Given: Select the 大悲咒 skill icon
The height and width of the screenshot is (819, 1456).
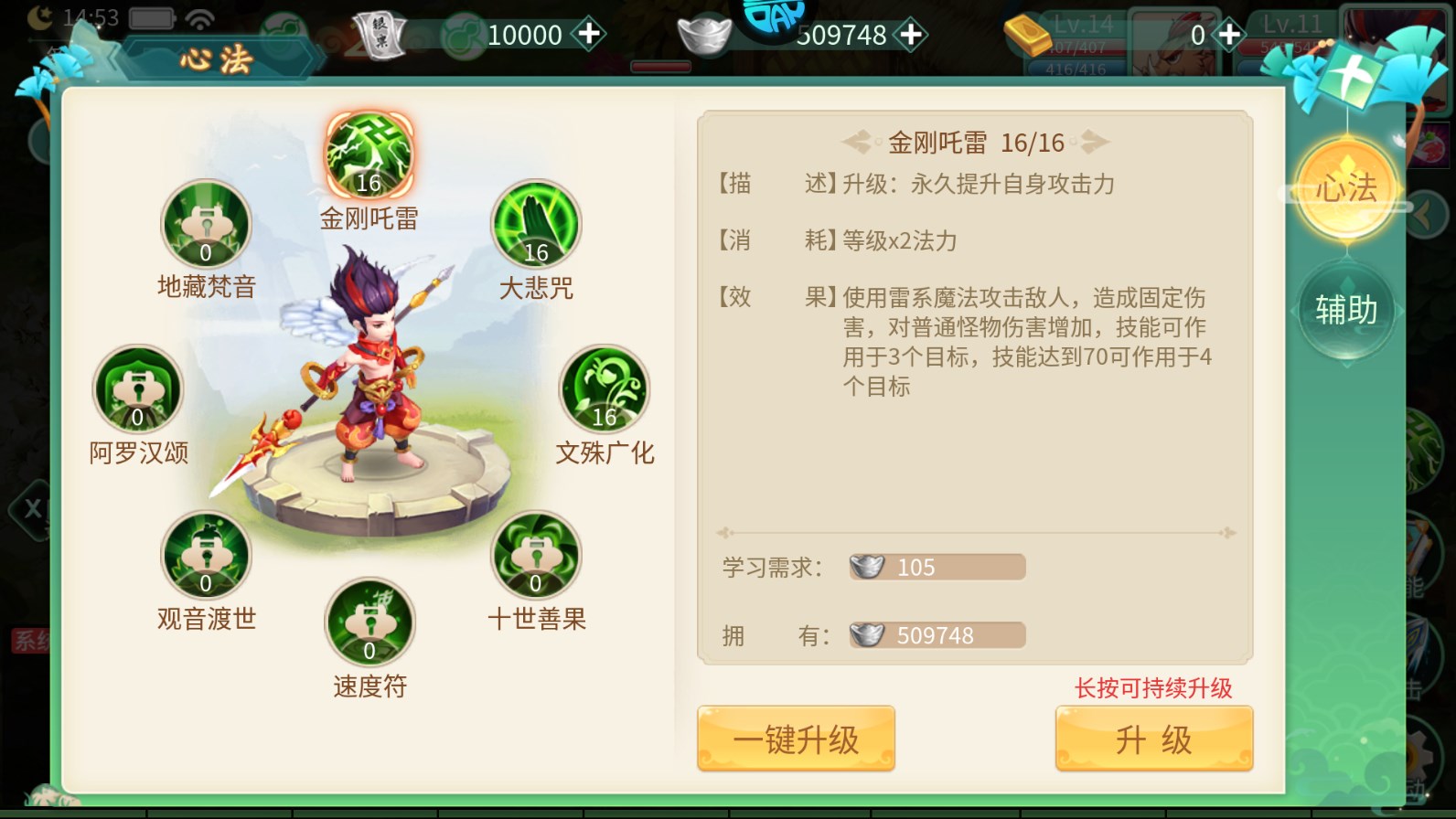Looking at the screenshot, I should (x=536, y=227).
